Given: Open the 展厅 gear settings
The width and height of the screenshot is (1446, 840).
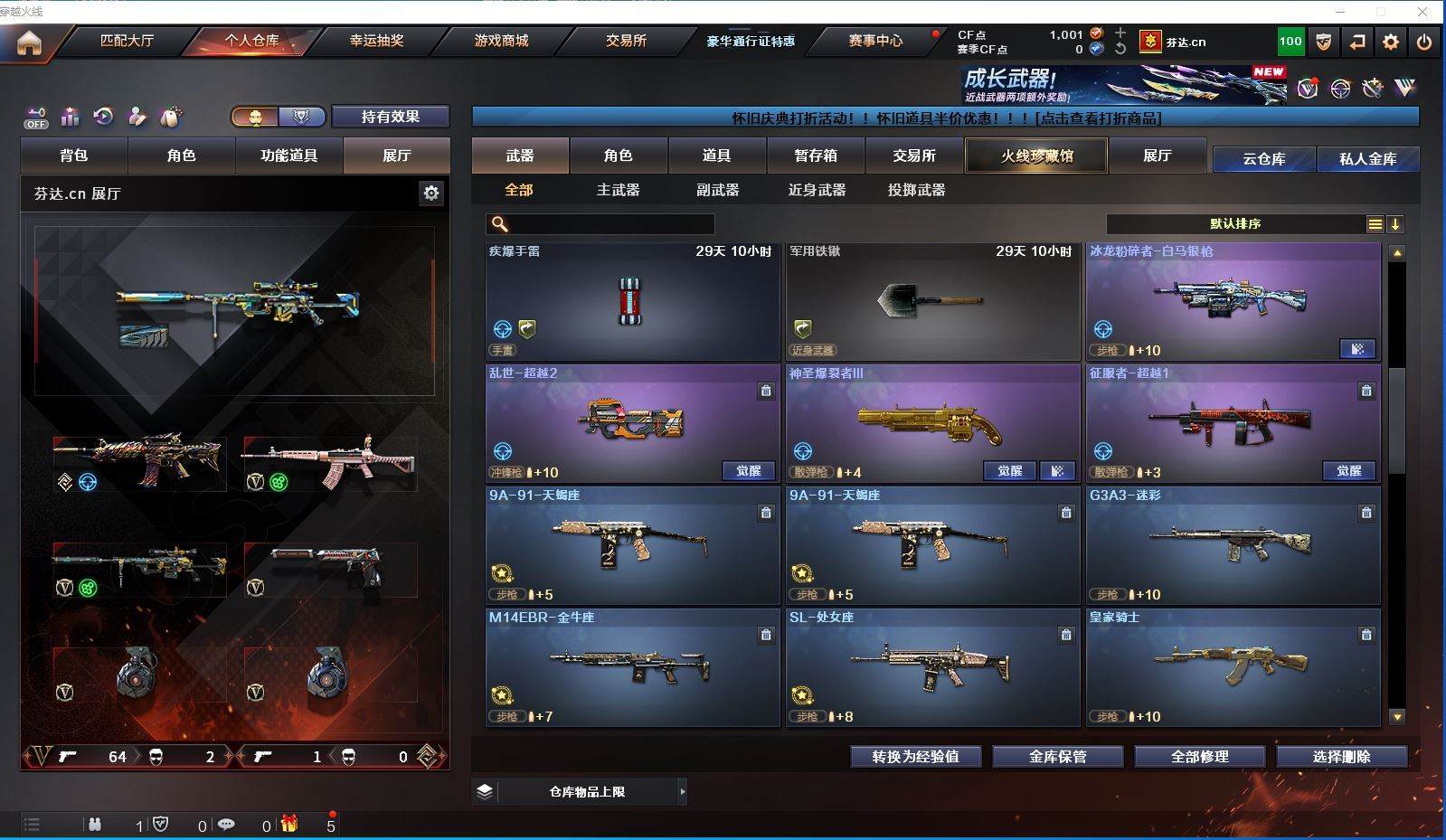Looking at the screenshot, I should point(431,193).
